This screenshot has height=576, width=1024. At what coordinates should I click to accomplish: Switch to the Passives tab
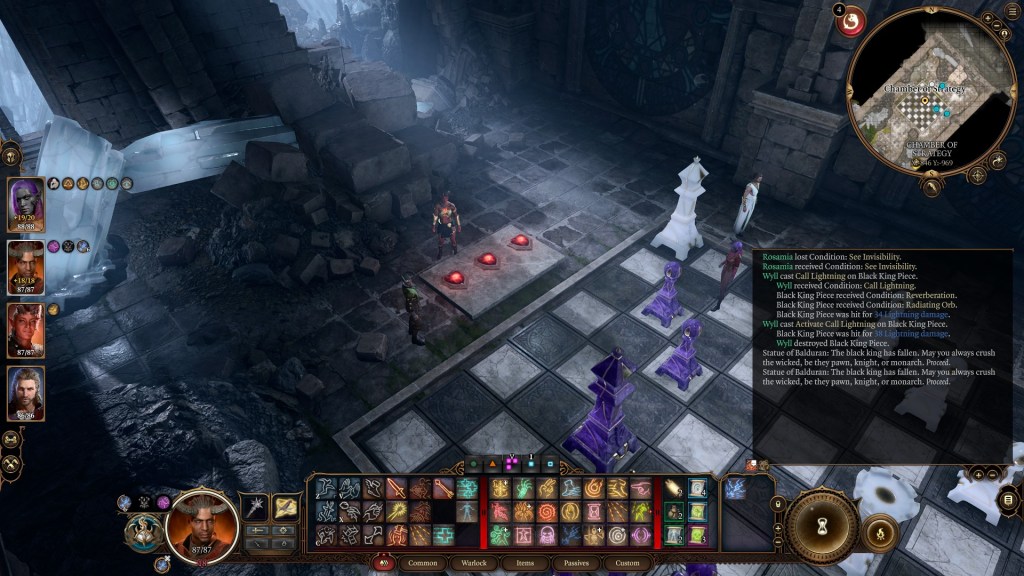click(x=575, y=563)
